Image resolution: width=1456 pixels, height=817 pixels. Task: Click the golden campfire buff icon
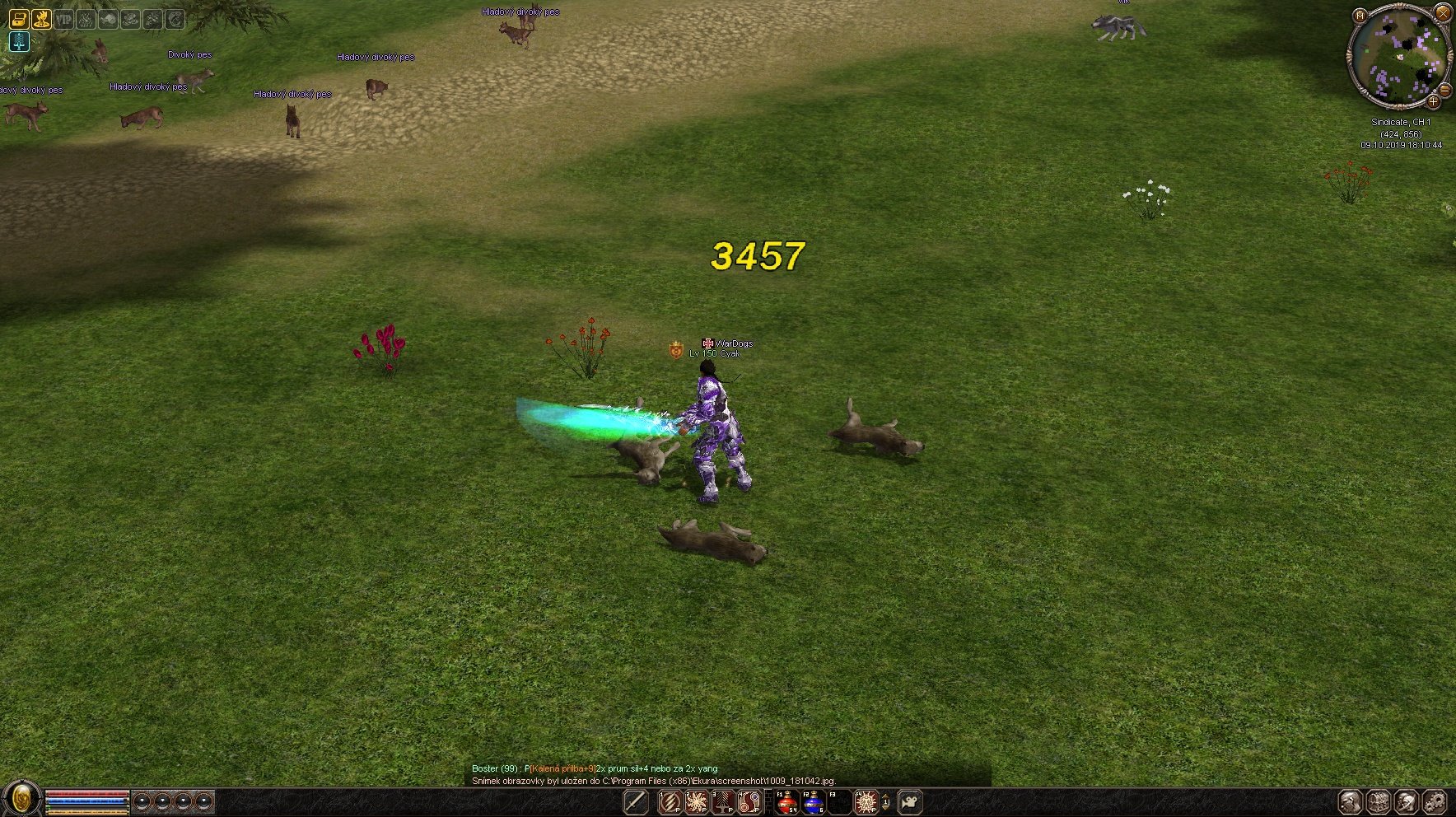click(41, 18)
